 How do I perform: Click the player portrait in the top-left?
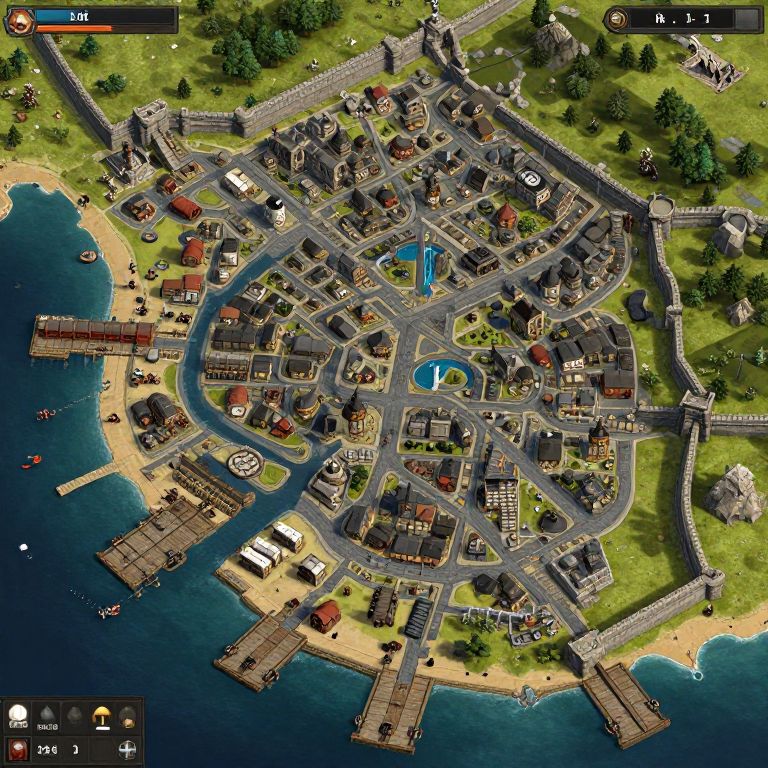pos(20,19)
